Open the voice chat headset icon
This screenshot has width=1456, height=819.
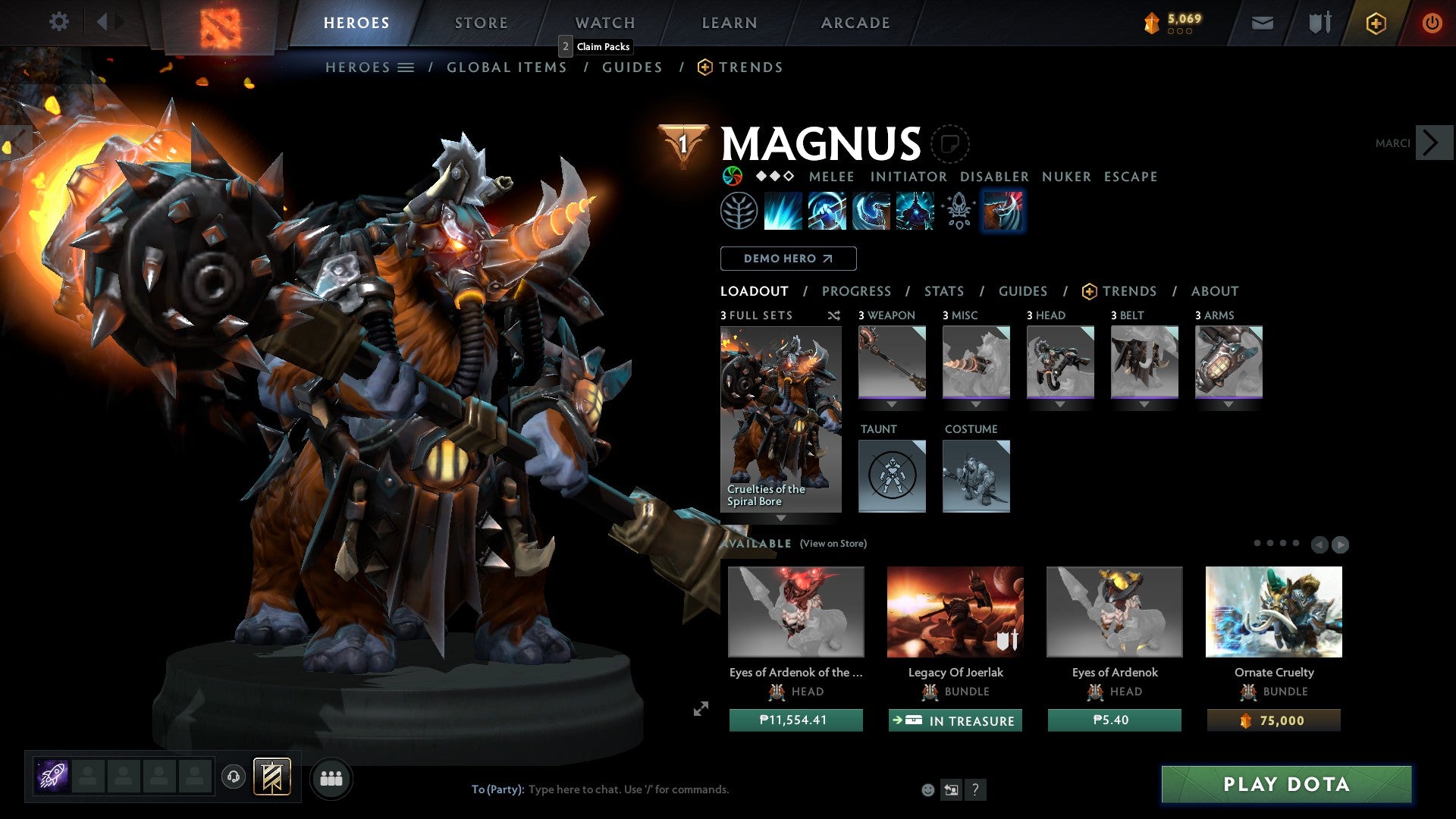233,778
